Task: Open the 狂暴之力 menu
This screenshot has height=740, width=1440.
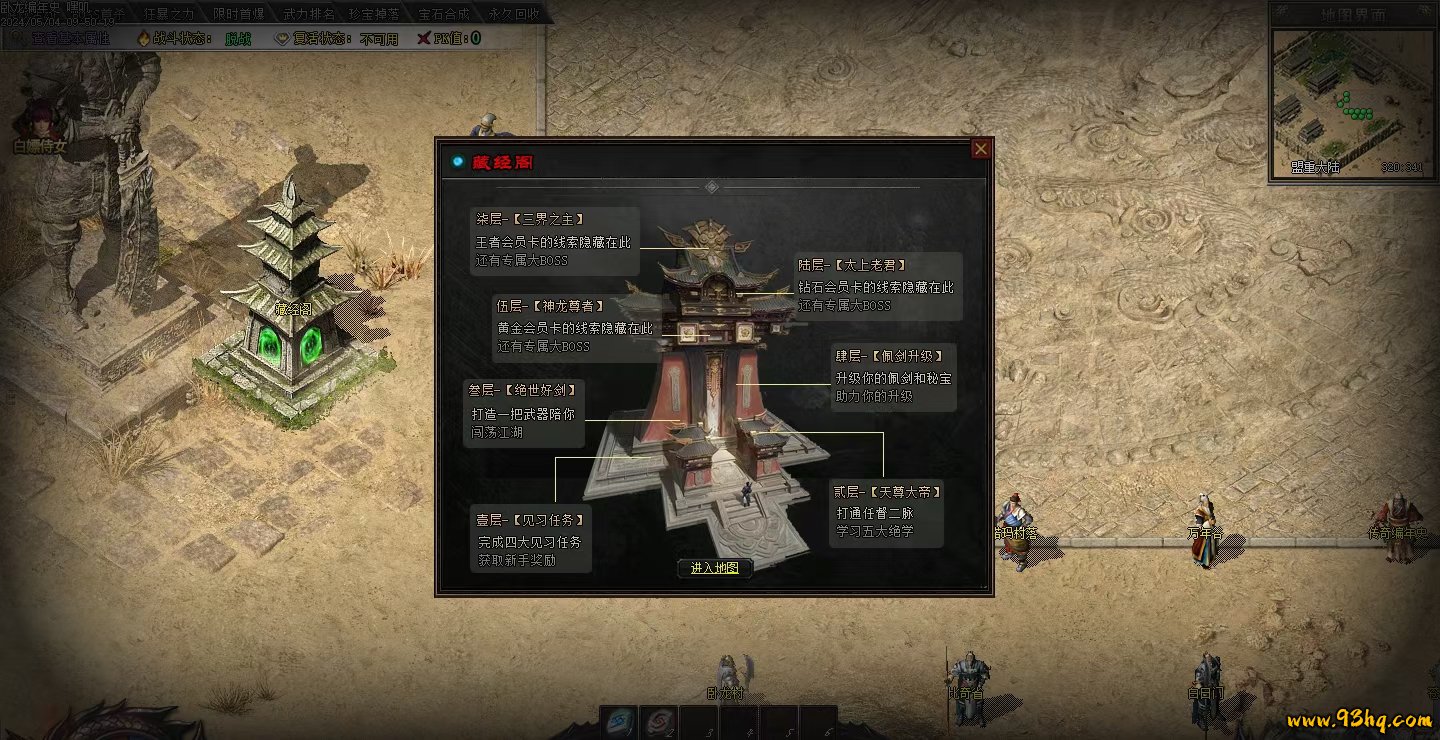Action: click(169, 14)
